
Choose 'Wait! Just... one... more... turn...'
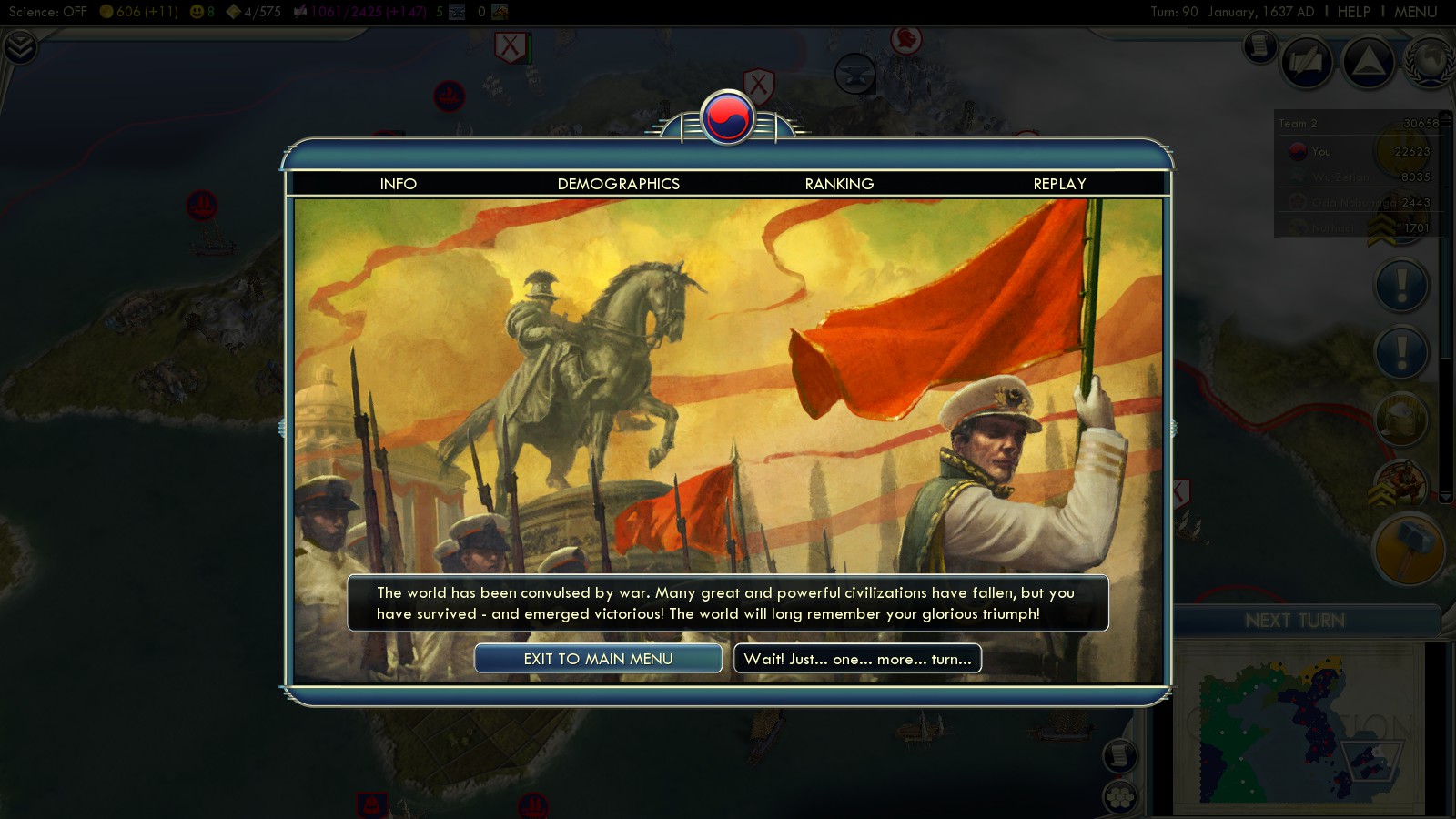click(857, 659)
